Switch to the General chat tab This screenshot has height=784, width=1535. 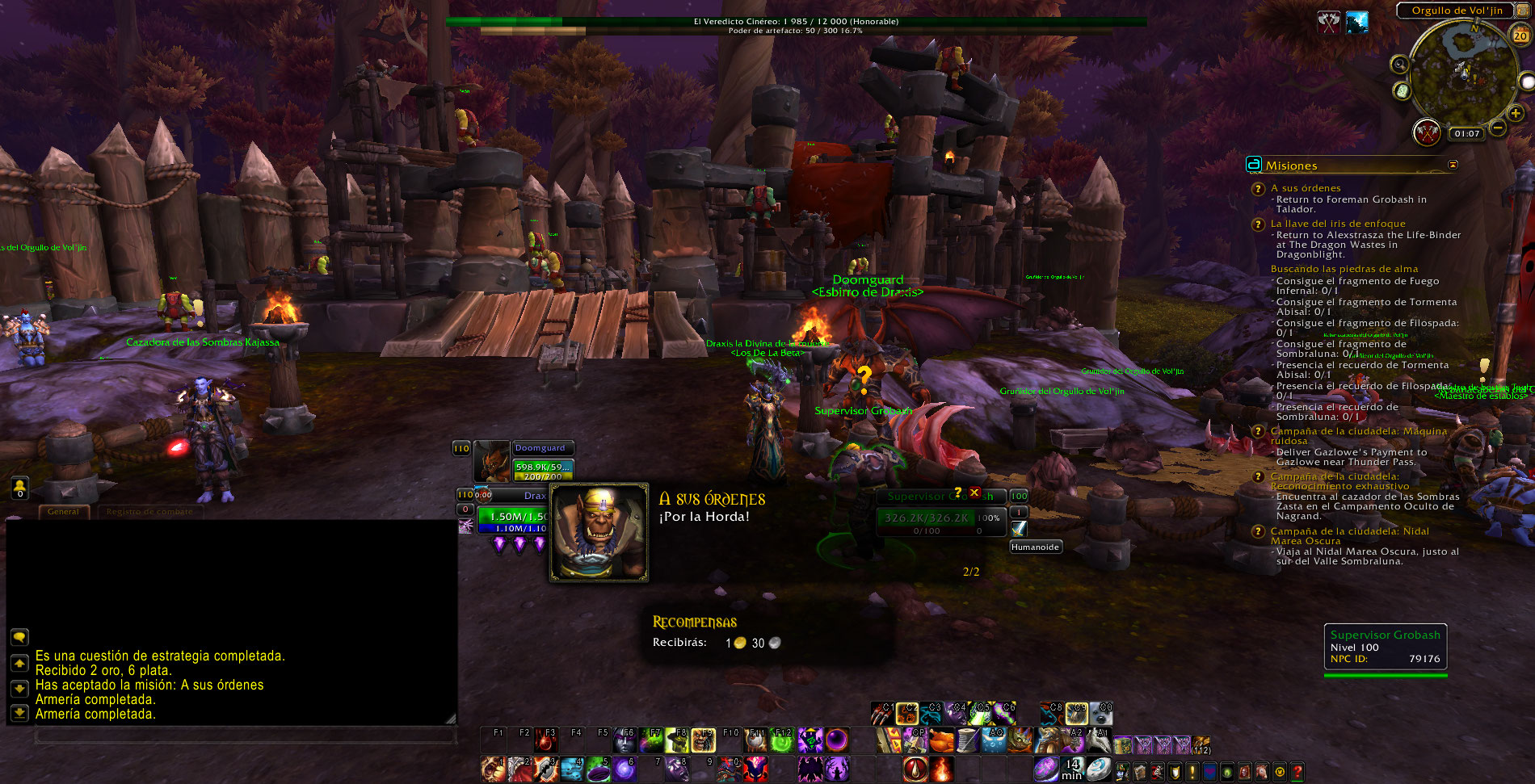(x=63, y=511)
